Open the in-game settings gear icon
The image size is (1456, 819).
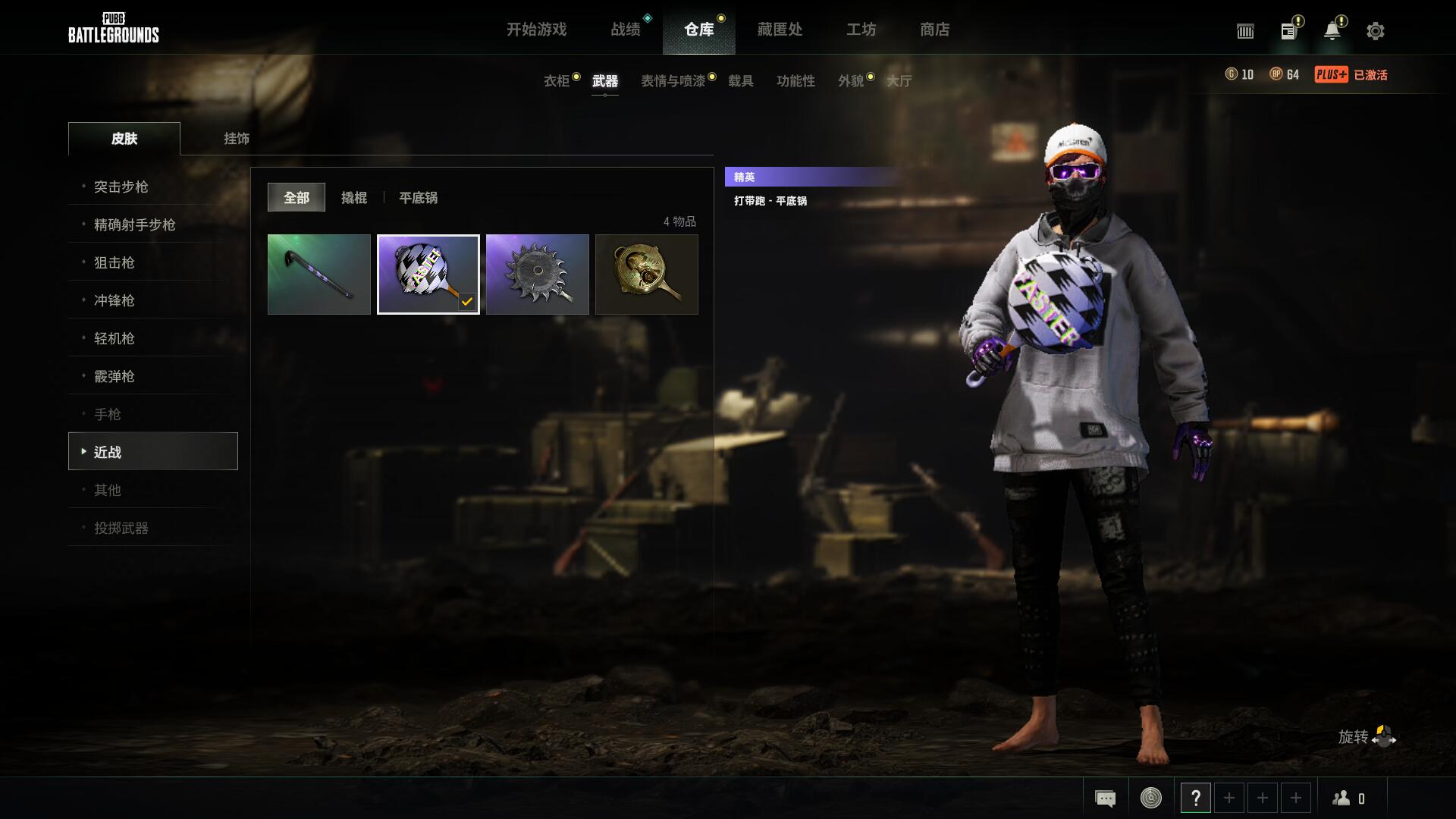pos(1375,31)
